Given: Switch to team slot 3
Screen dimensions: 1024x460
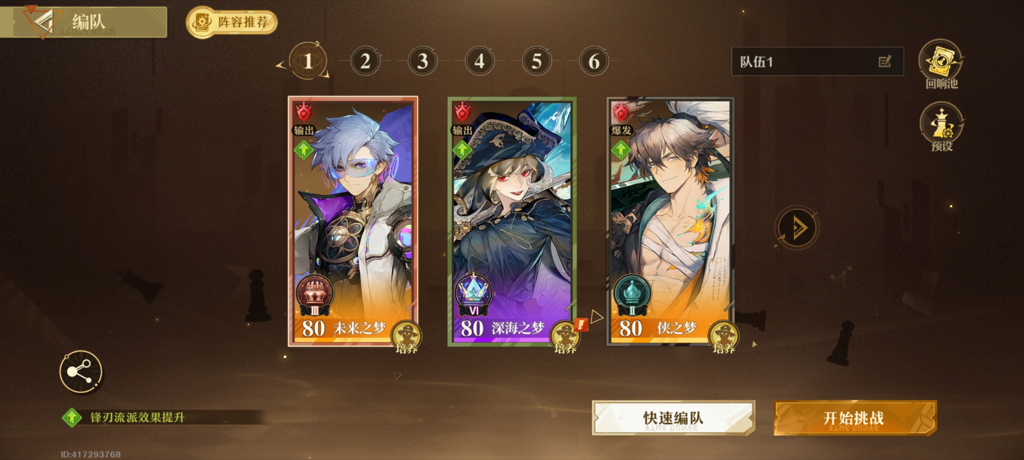Looking at the screenshot, I should (x=422, y=62).
